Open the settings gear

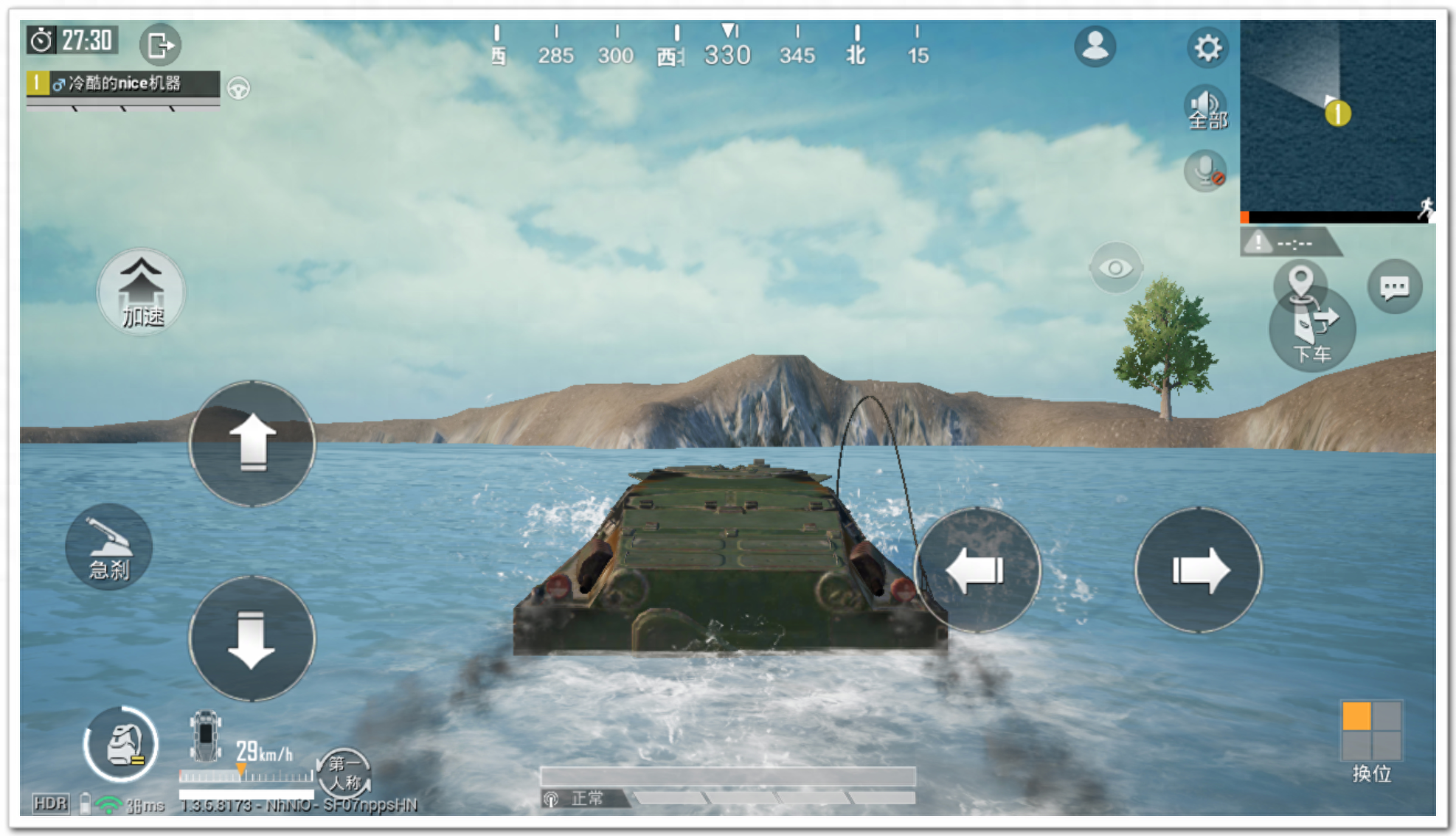(x=1207, y=49)
